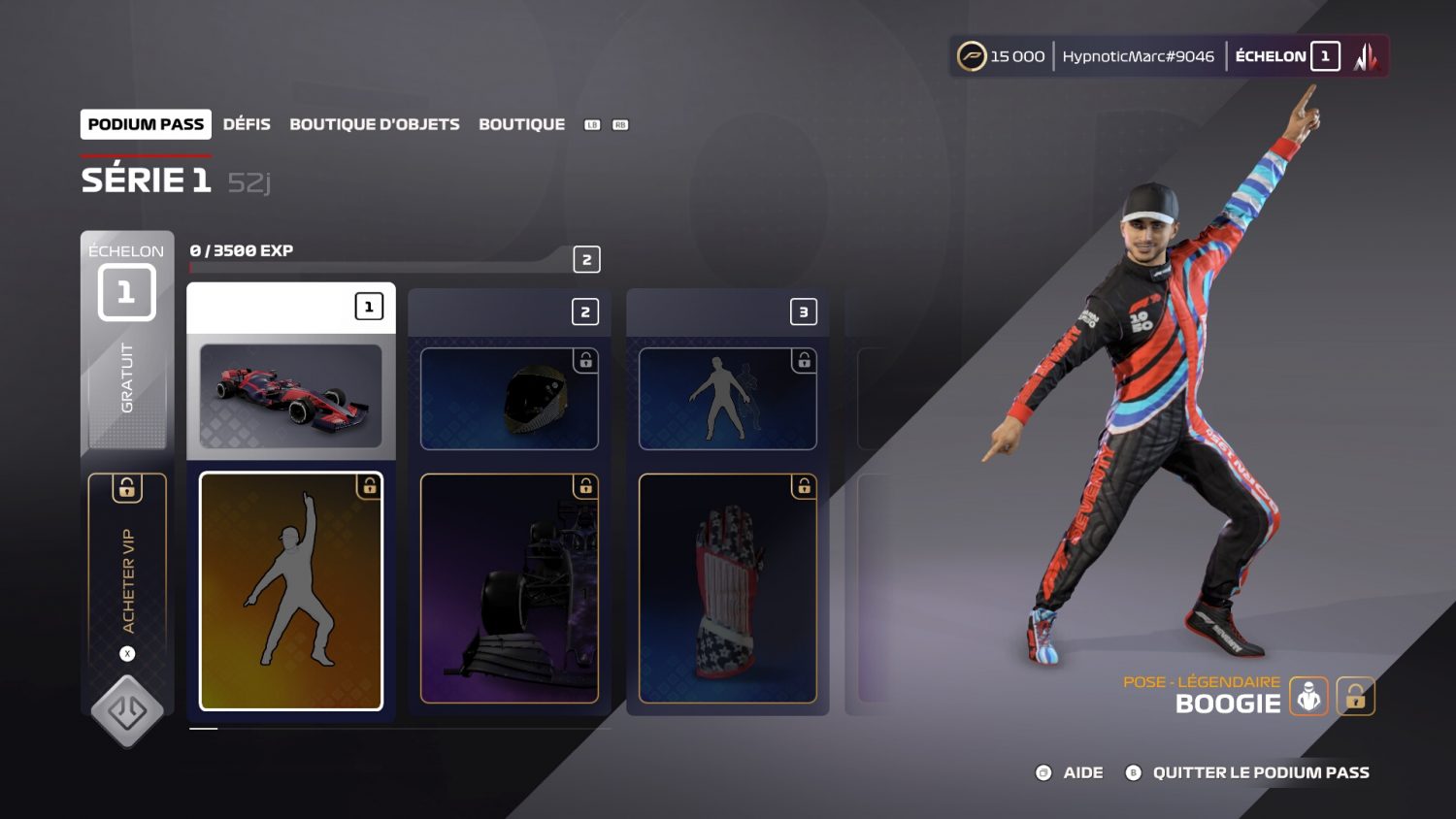Select the VIP car livery reward card
1456x819 pixels.
(509, 588)
